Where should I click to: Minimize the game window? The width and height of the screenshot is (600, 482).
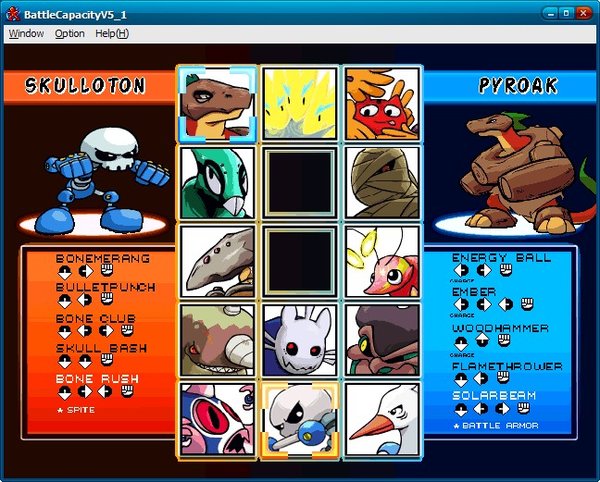point(550,13)
